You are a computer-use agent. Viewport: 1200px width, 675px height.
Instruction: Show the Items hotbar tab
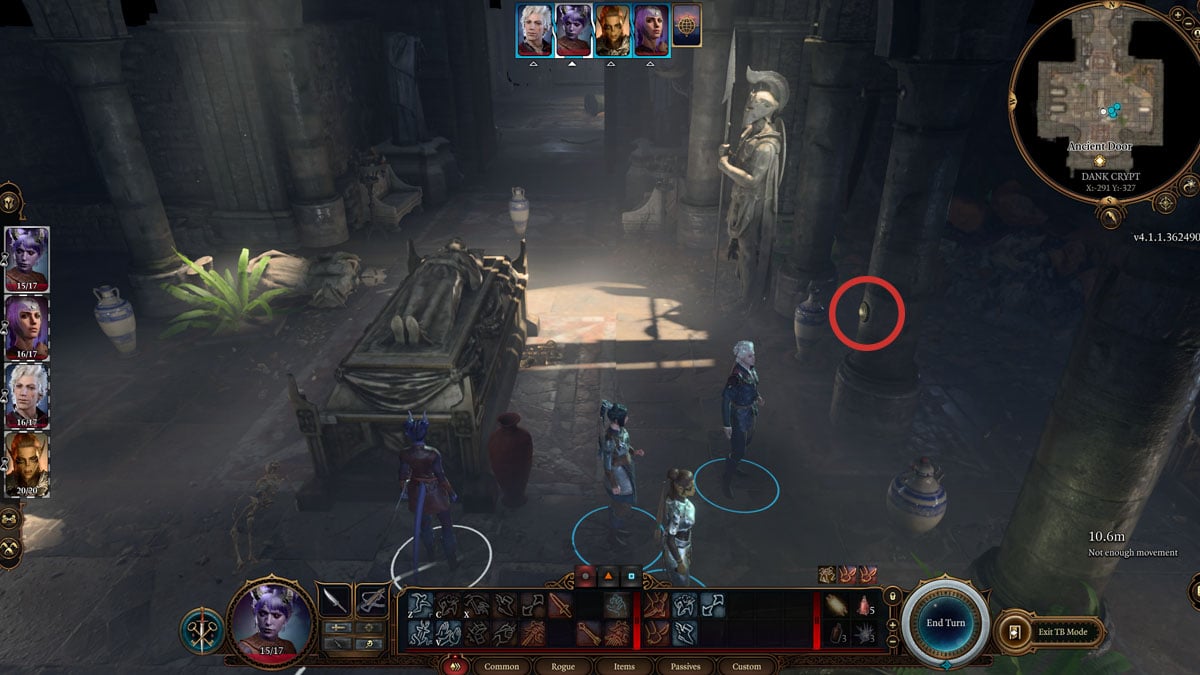click(x=624, y=666)
